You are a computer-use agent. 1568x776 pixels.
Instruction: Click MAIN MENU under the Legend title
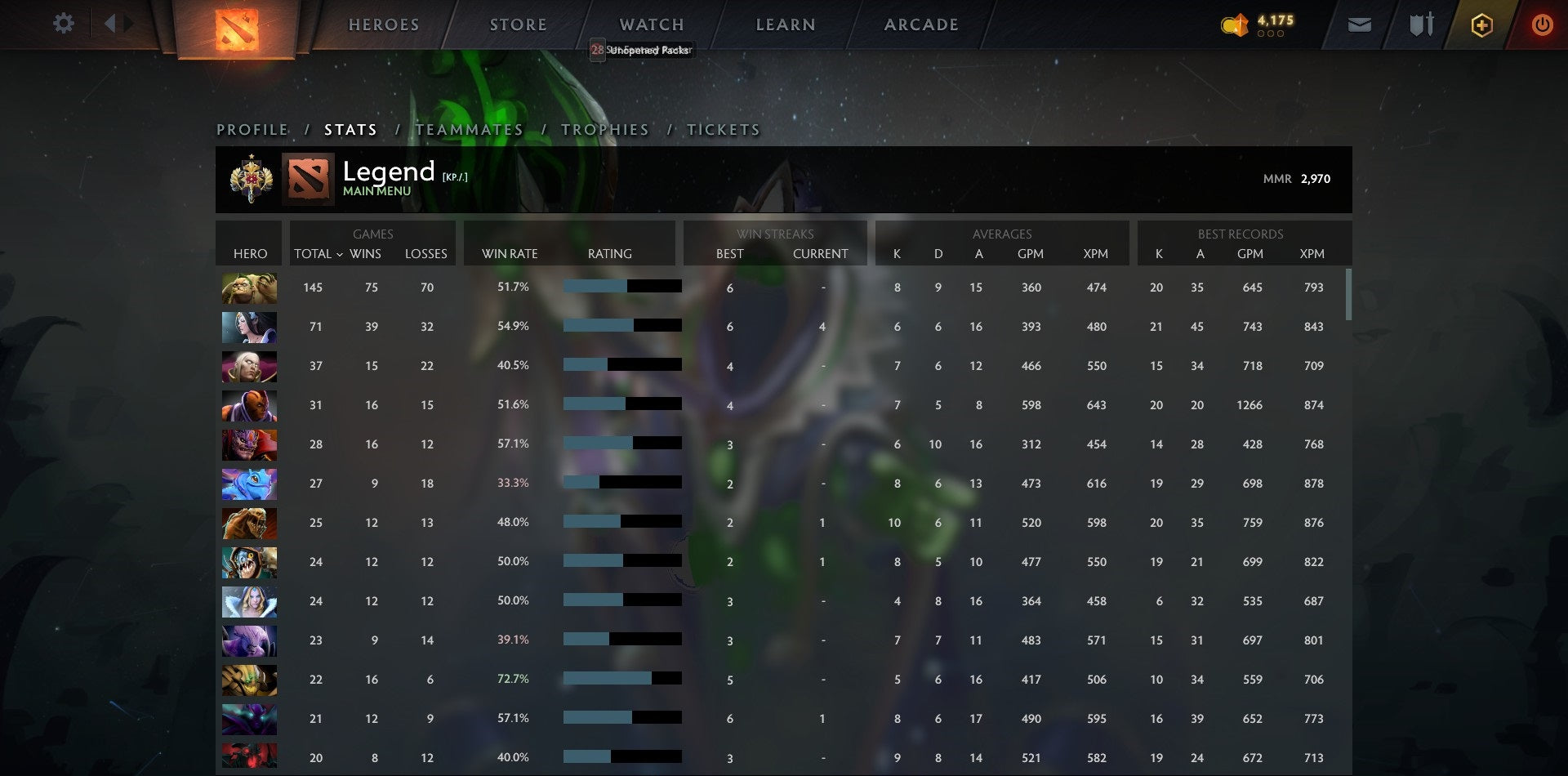point(376,191)
